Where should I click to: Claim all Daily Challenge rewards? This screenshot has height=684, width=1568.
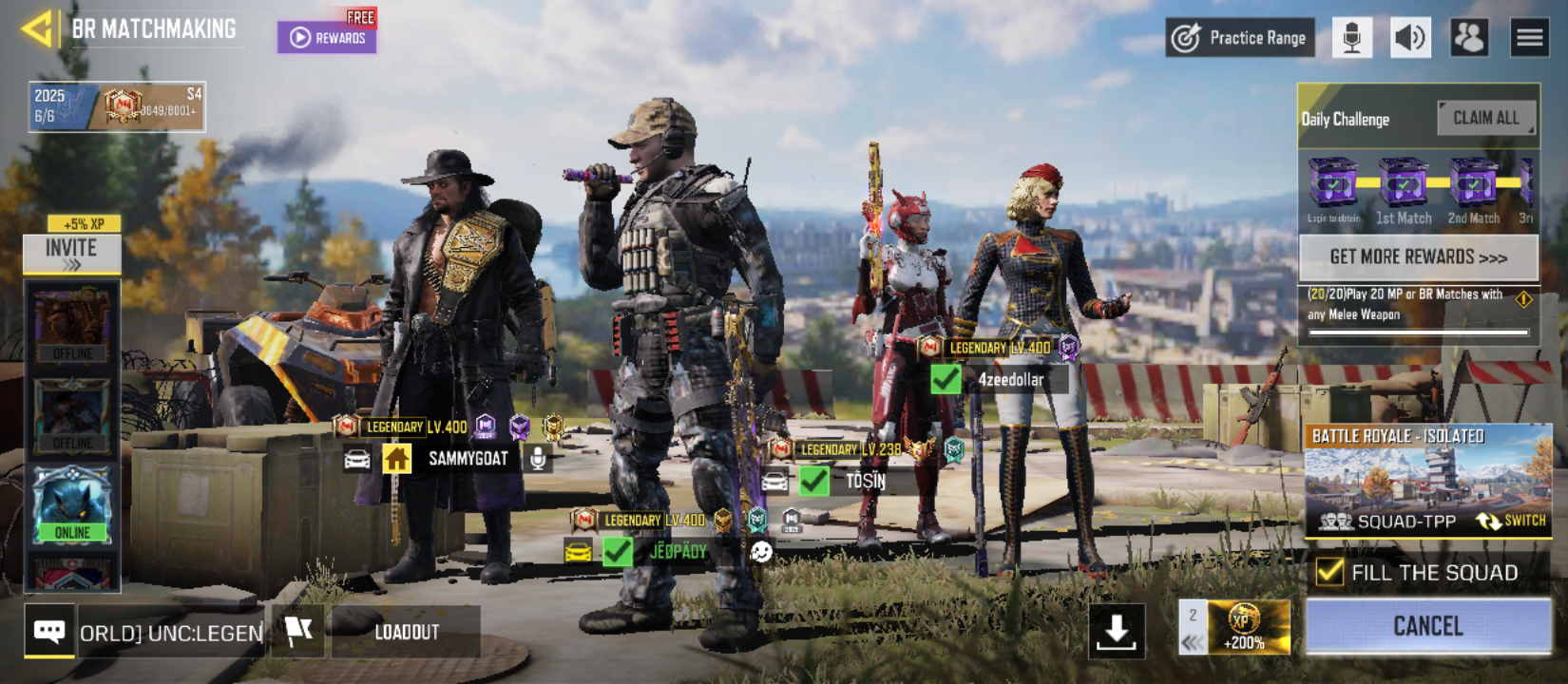(1486, 118)
